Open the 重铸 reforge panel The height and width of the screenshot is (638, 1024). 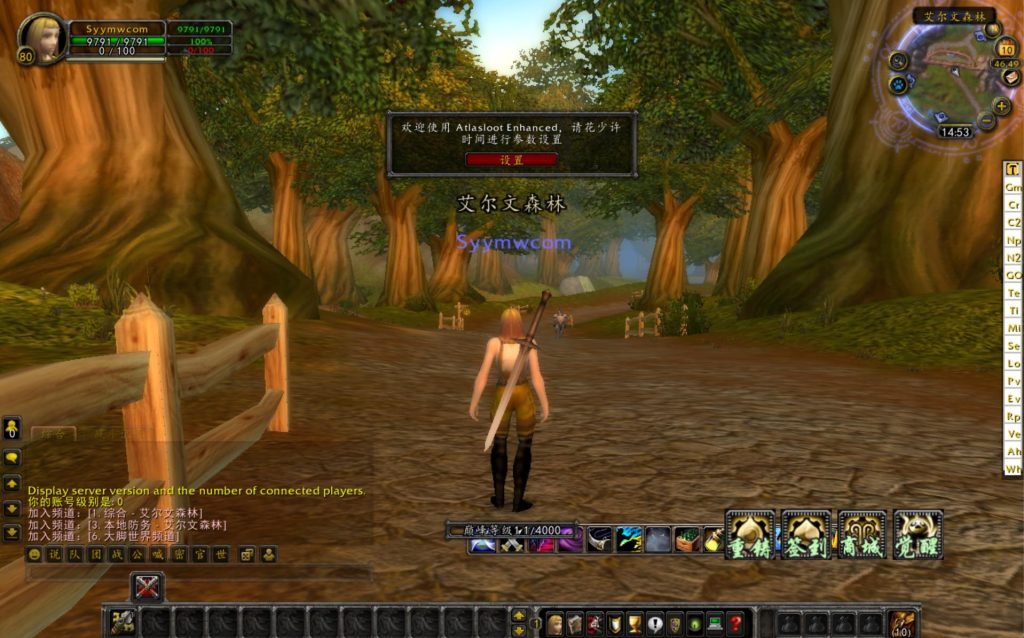tap(750, 535)
